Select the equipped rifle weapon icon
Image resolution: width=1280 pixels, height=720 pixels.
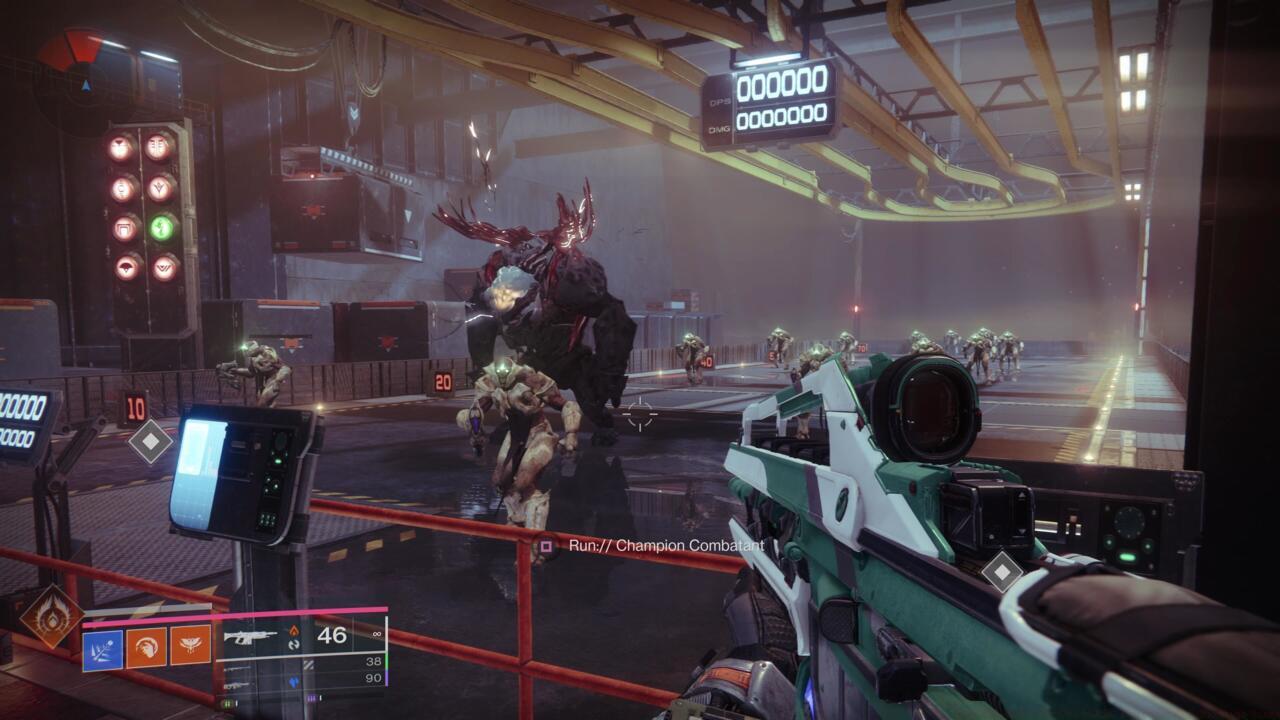[250, 636]
